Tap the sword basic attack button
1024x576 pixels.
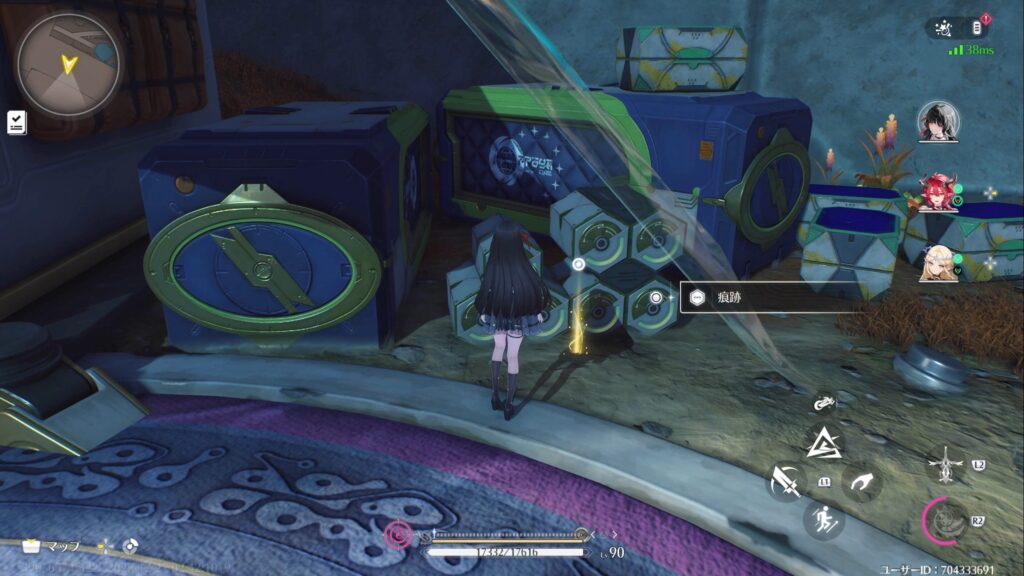(786, 483)
